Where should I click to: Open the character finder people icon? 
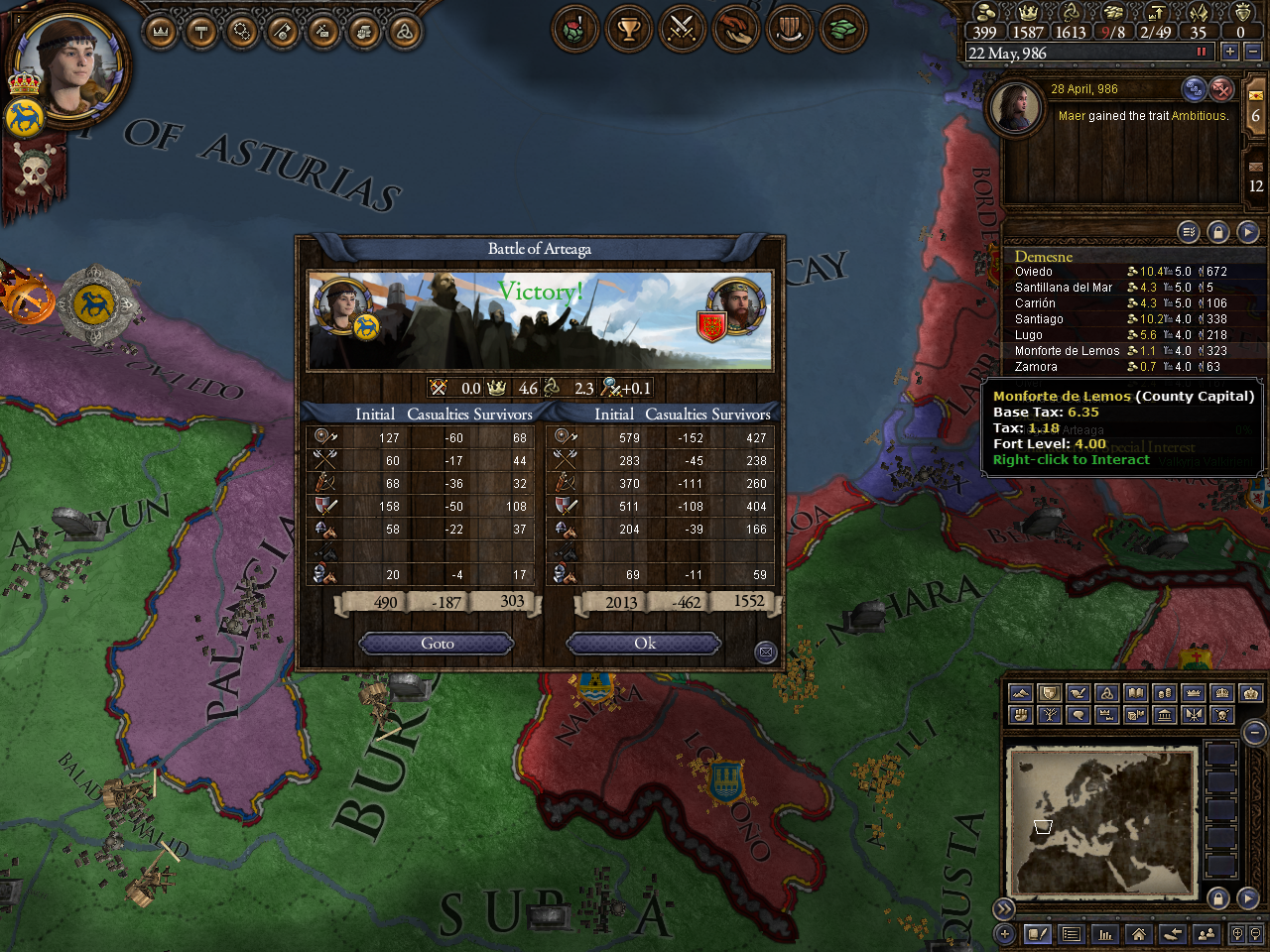tap(1205, 933)
